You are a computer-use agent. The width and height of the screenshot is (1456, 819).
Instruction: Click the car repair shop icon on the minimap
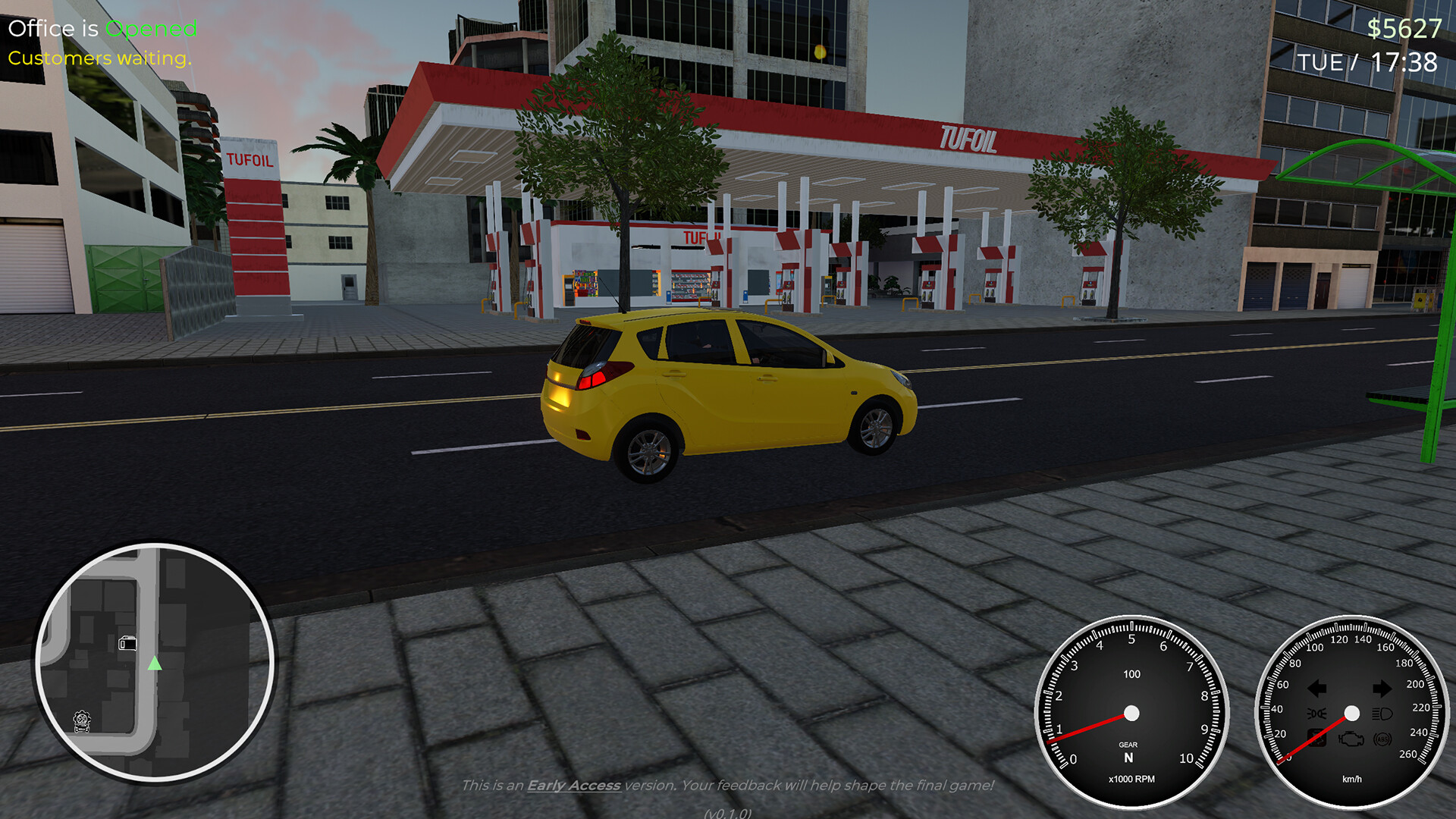click(x=82, y=721)
